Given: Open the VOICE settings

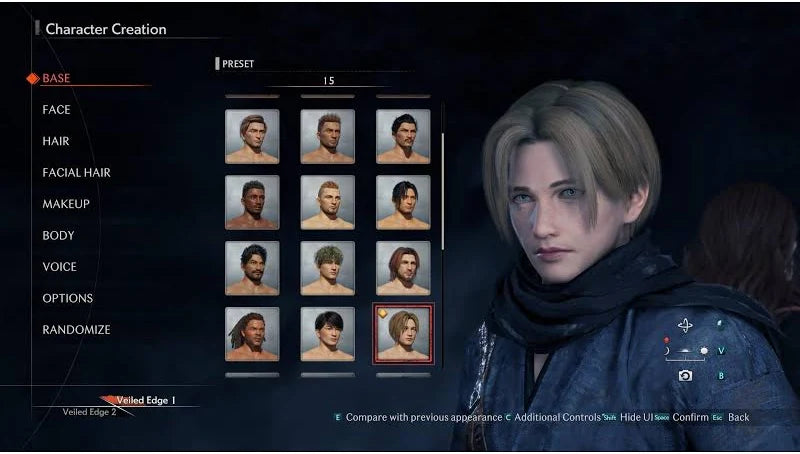Looking at the screenshot, I should 59,267.
